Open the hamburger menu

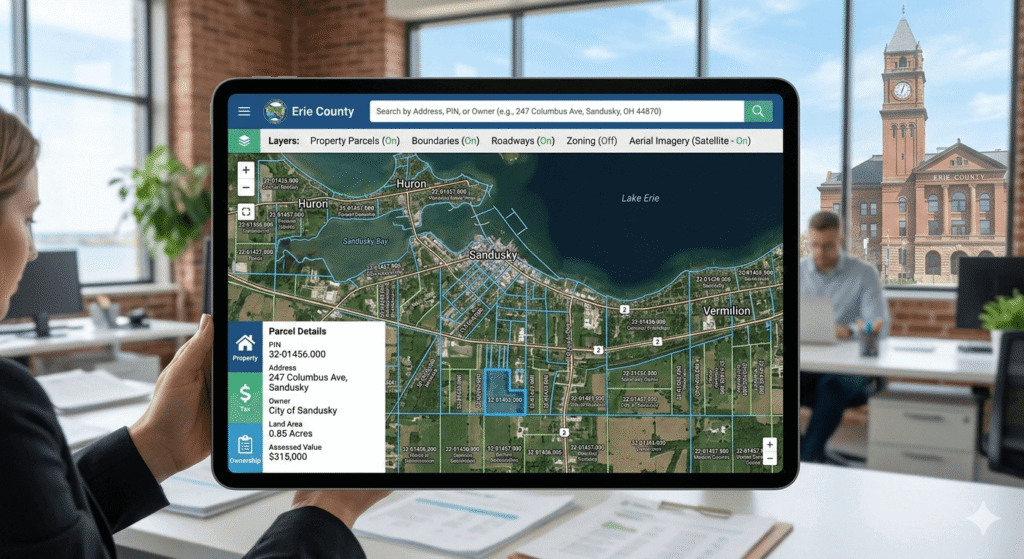point(244,111)
